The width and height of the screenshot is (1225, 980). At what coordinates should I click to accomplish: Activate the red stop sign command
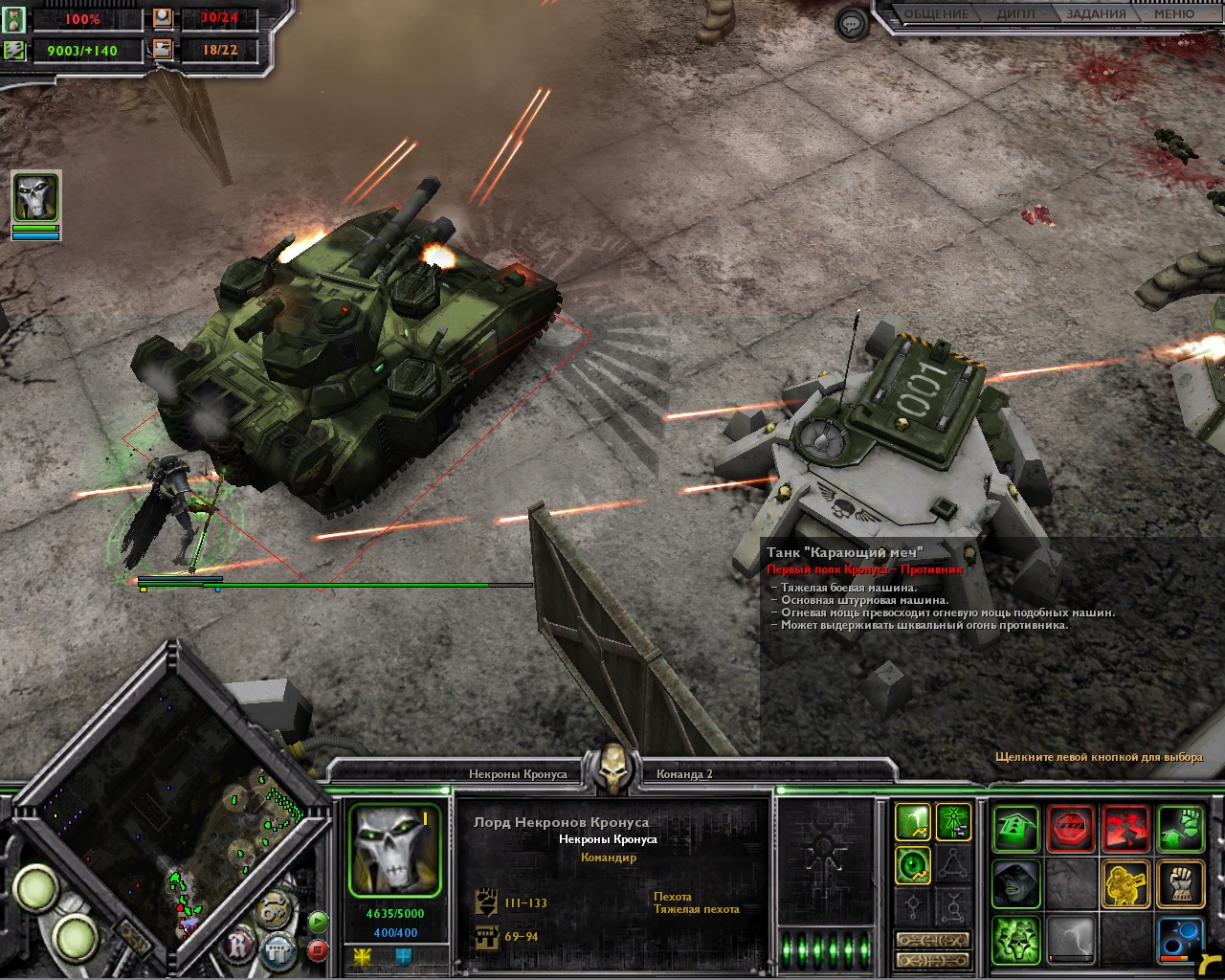coord(1071,829)
